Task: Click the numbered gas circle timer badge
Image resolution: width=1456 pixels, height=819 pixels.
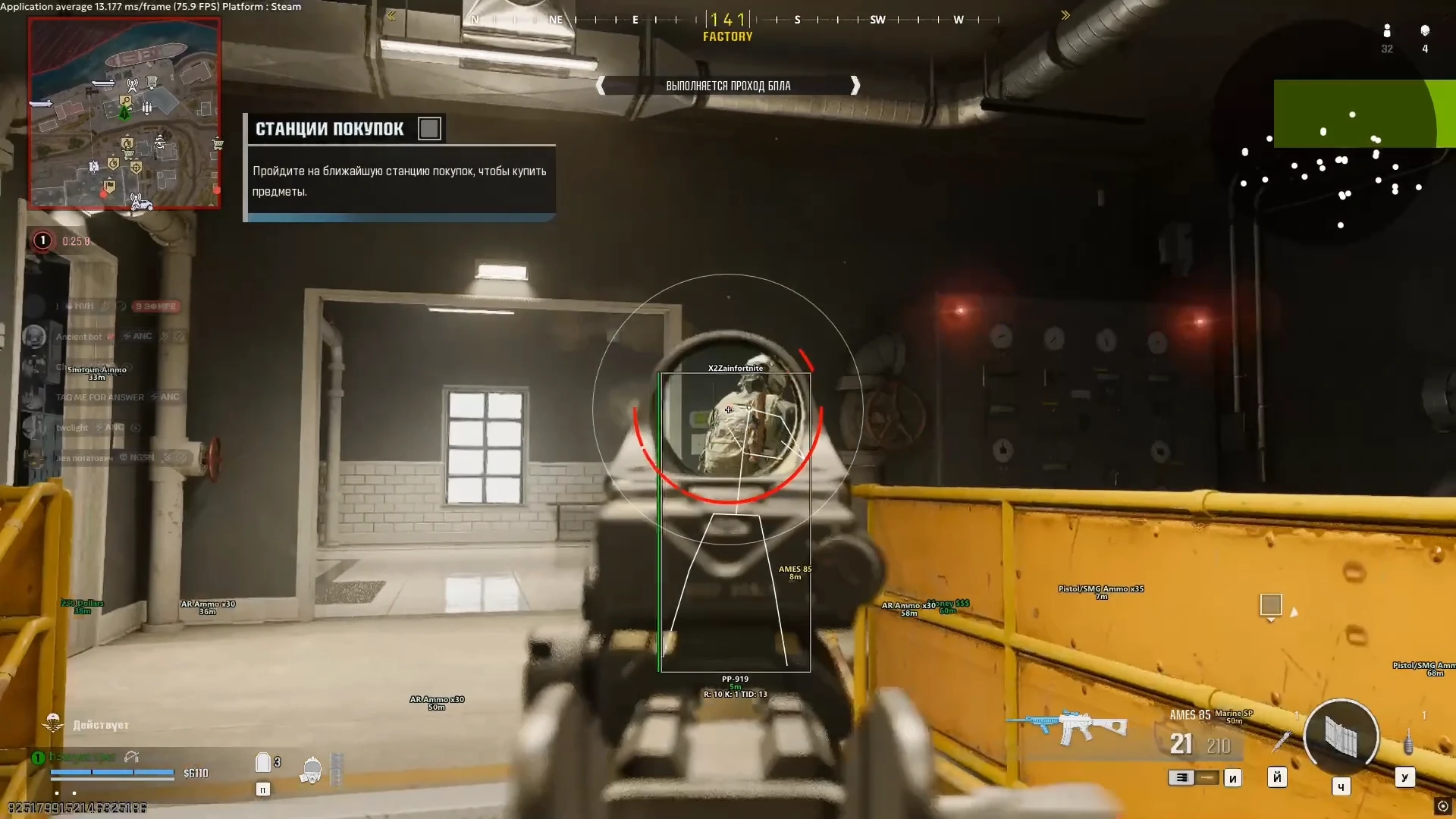Action: pyautogui.click(x=42, y=241)
